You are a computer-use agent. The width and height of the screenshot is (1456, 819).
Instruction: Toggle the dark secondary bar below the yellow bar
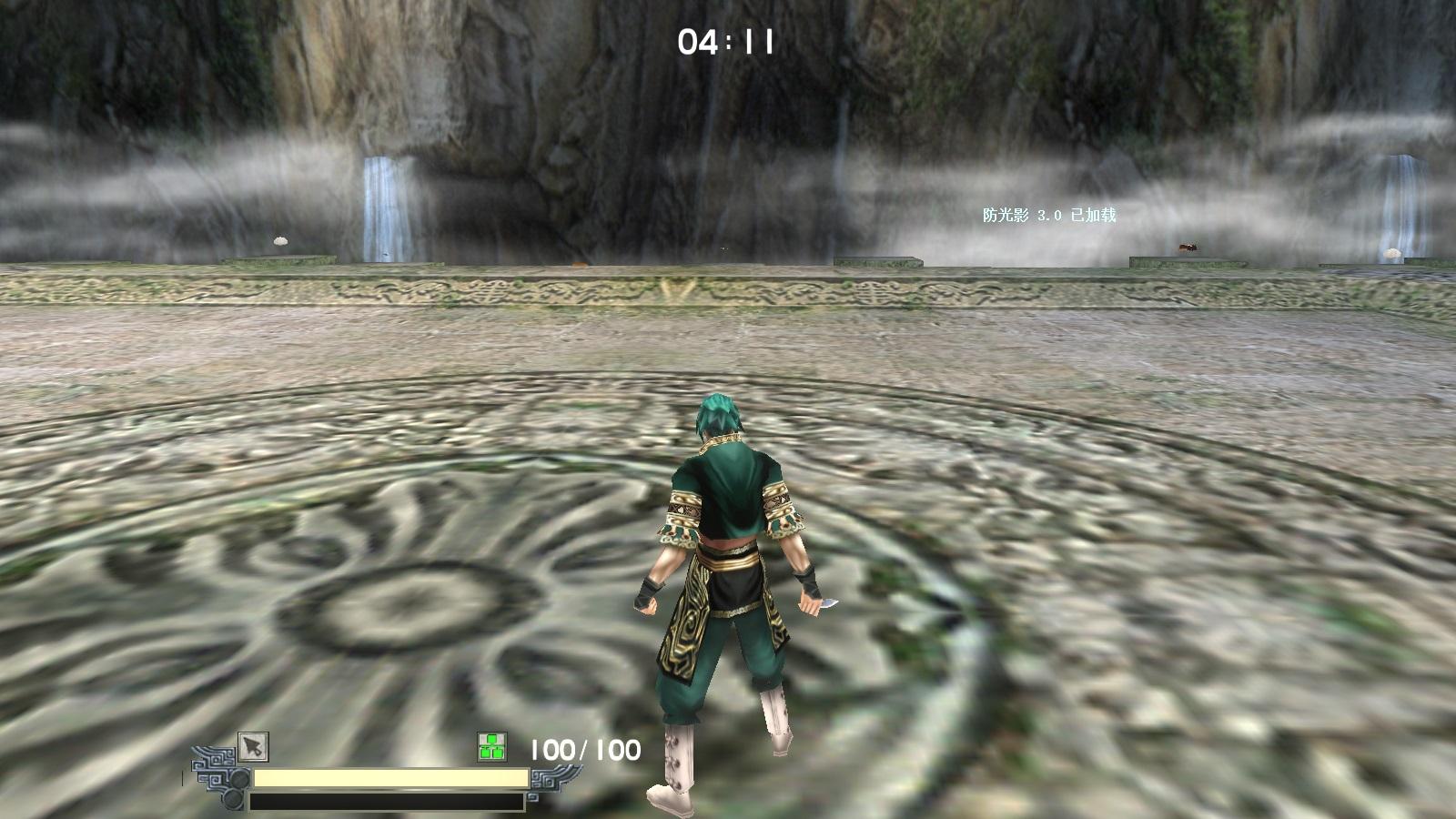click(387, 799)
